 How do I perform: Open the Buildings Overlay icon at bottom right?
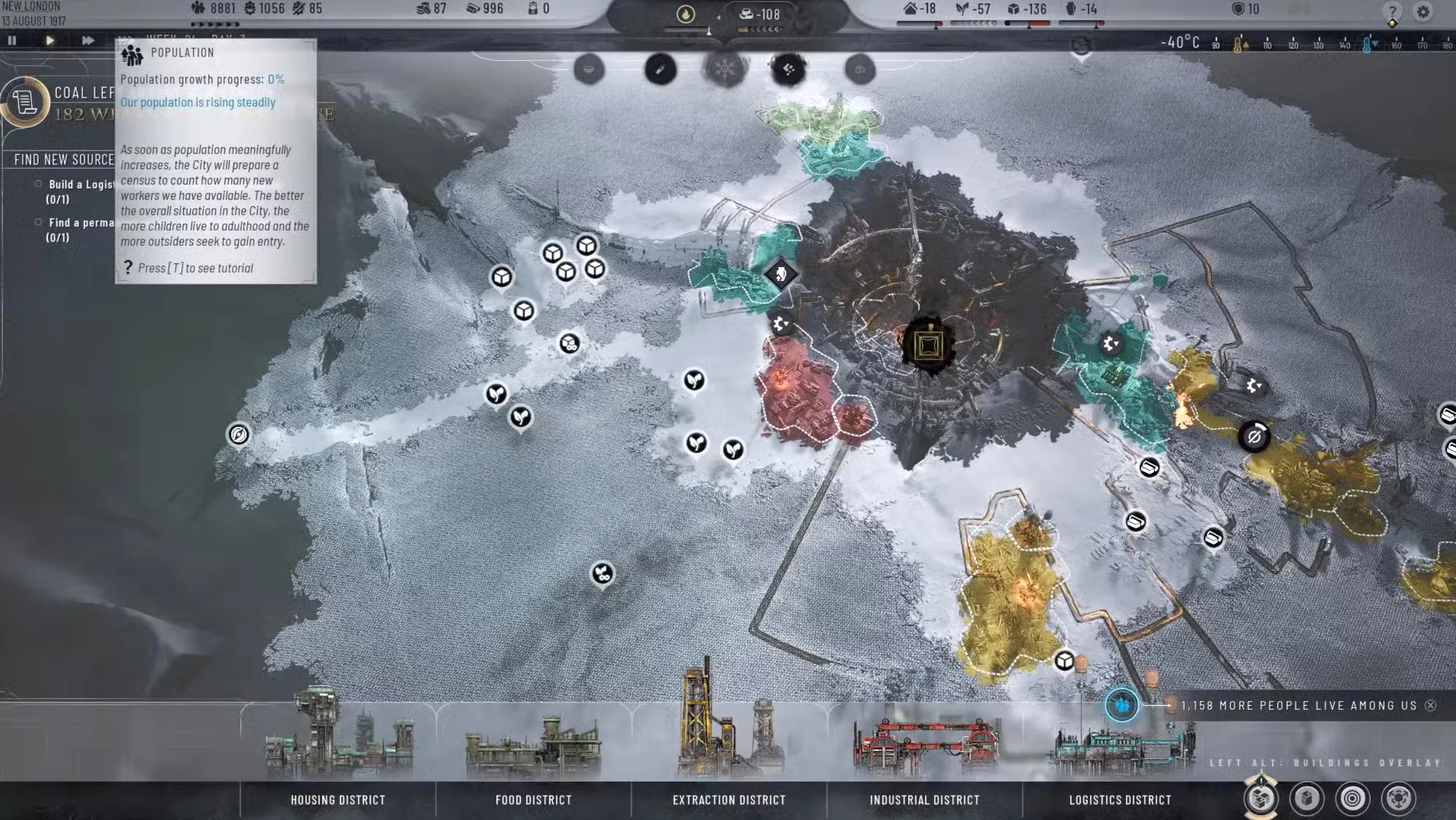[x=1261, y=799]
